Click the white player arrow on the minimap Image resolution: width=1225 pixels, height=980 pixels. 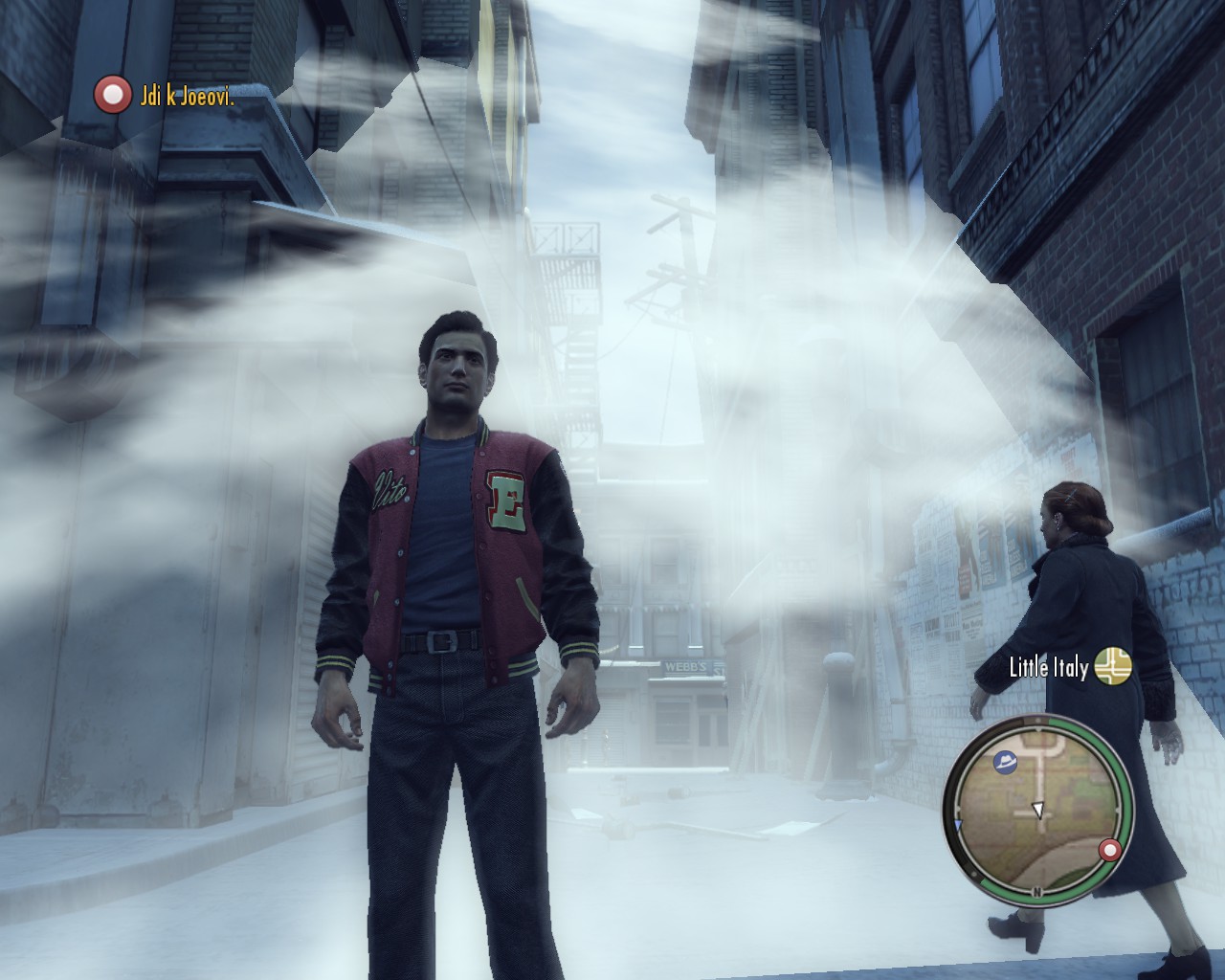[1037, 811]
